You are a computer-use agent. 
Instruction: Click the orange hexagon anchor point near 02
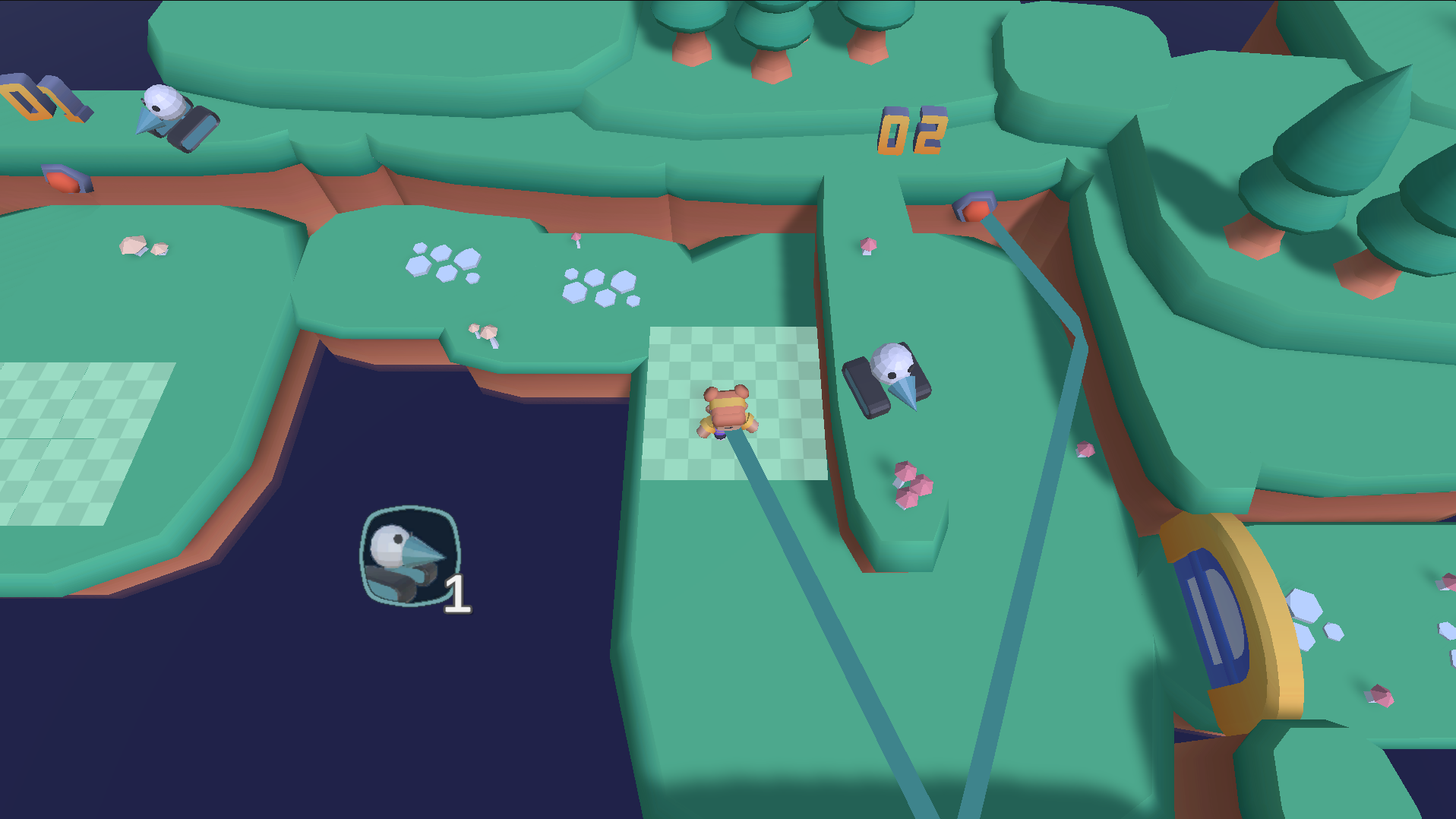[974, 207]
